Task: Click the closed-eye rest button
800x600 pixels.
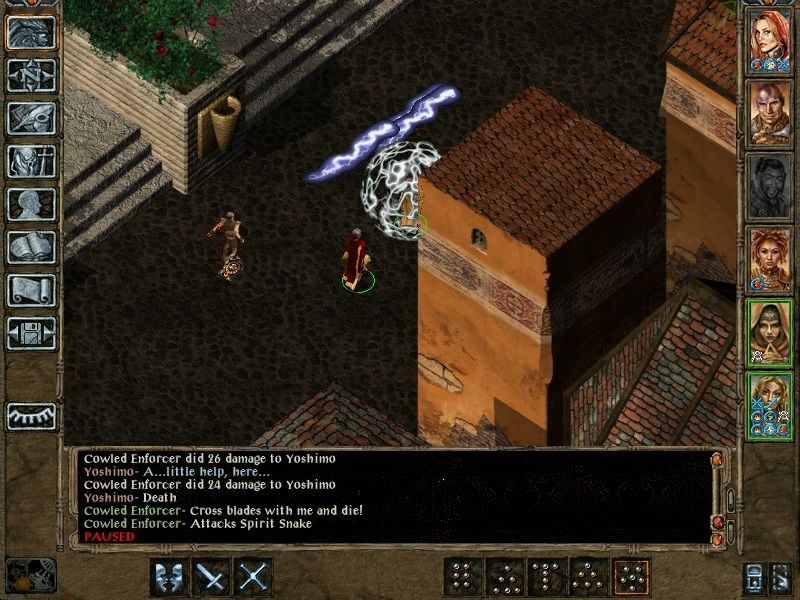Action: (31, 413)
